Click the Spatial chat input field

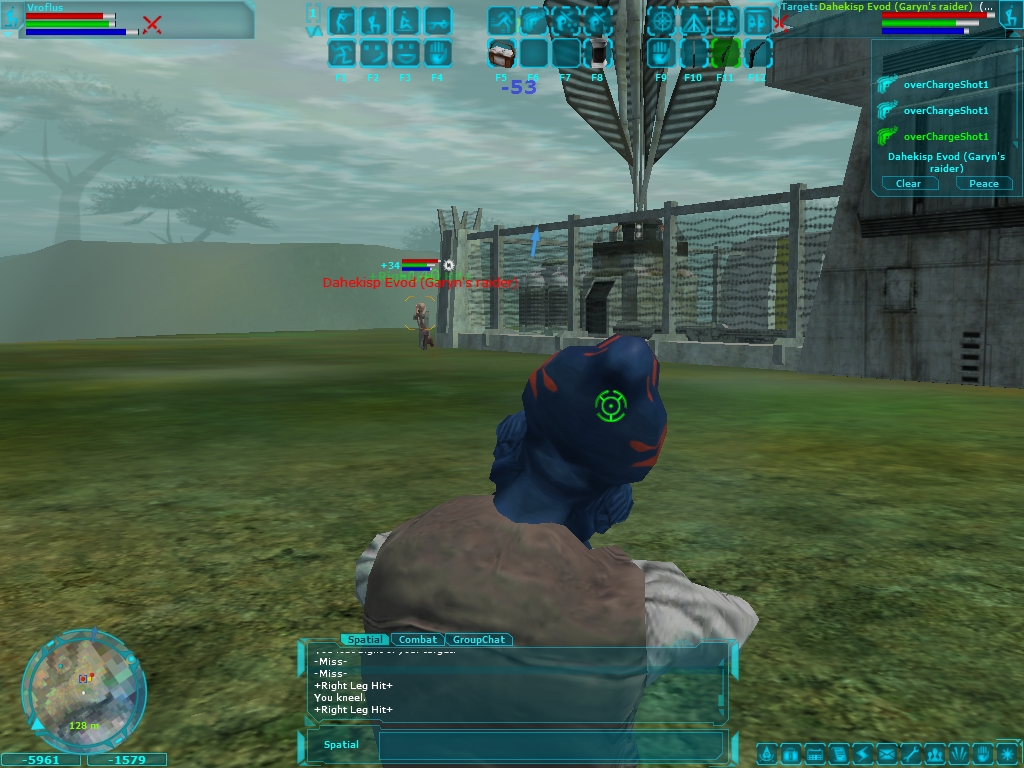550,745
